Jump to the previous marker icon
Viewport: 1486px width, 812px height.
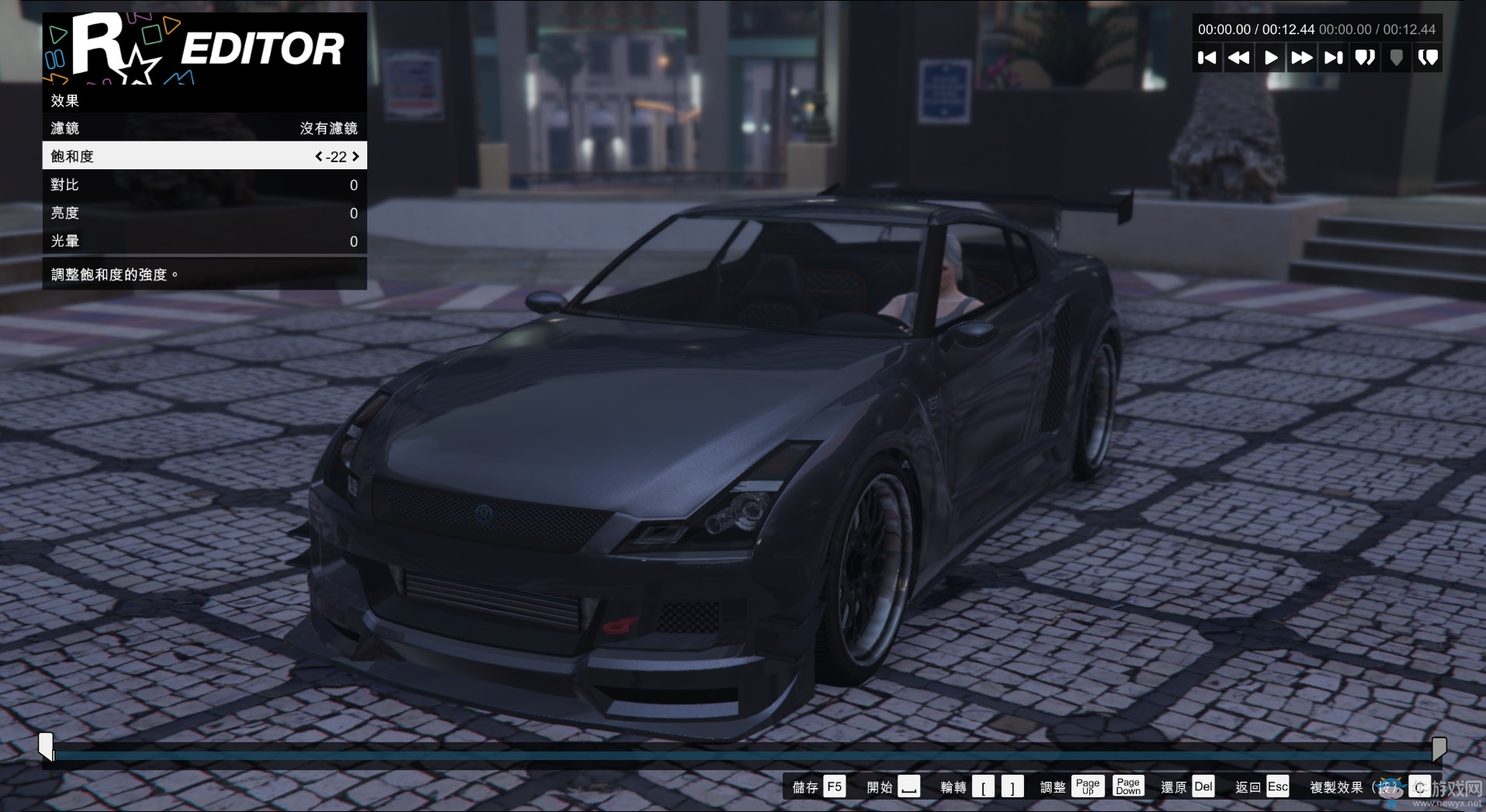(1365, 57)
